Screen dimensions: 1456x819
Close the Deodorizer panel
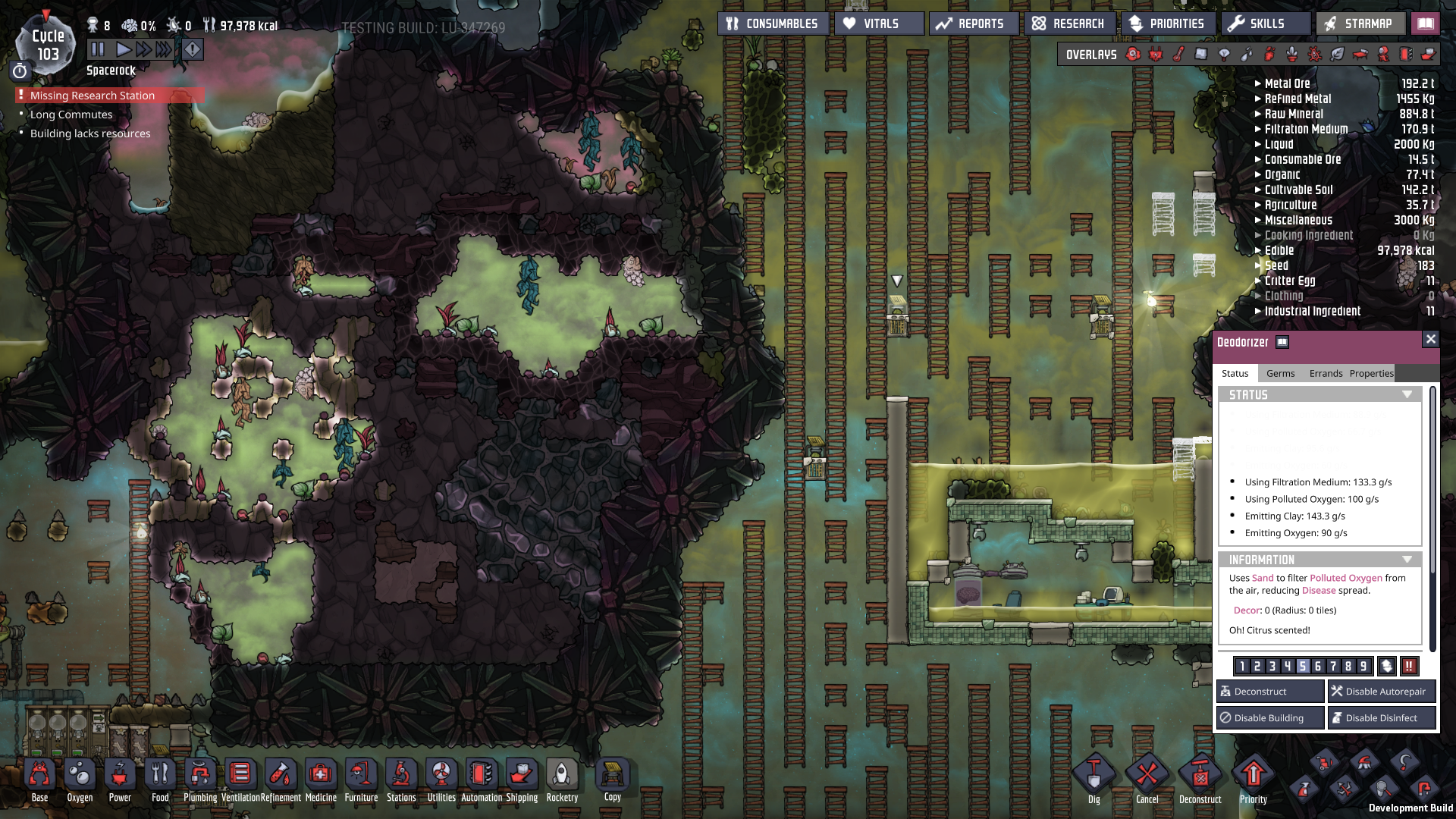click(1430, 339)
